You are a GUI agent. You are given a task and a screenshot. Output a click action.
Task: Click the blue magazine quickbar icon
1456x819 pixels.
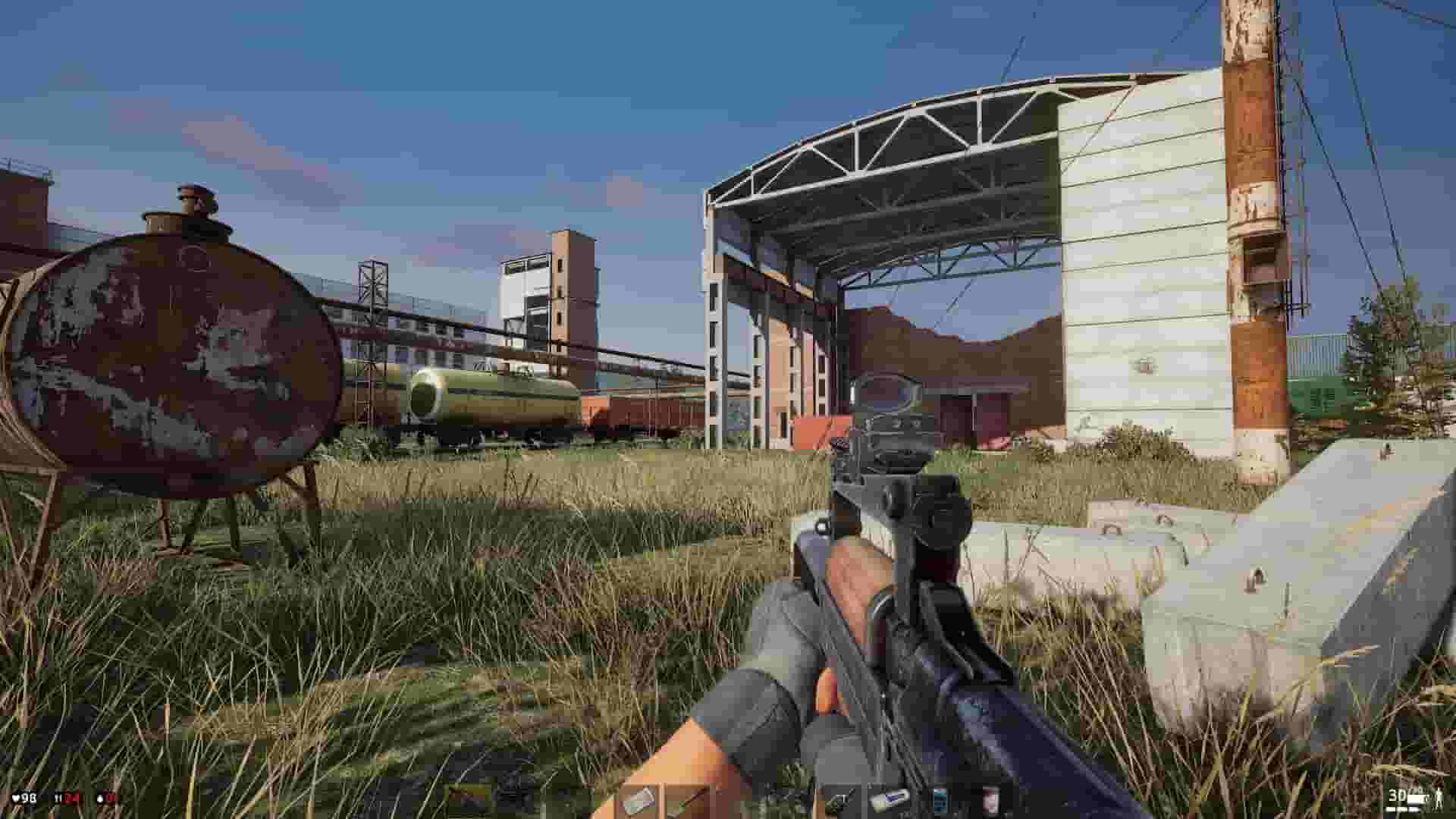coord(940,800)
